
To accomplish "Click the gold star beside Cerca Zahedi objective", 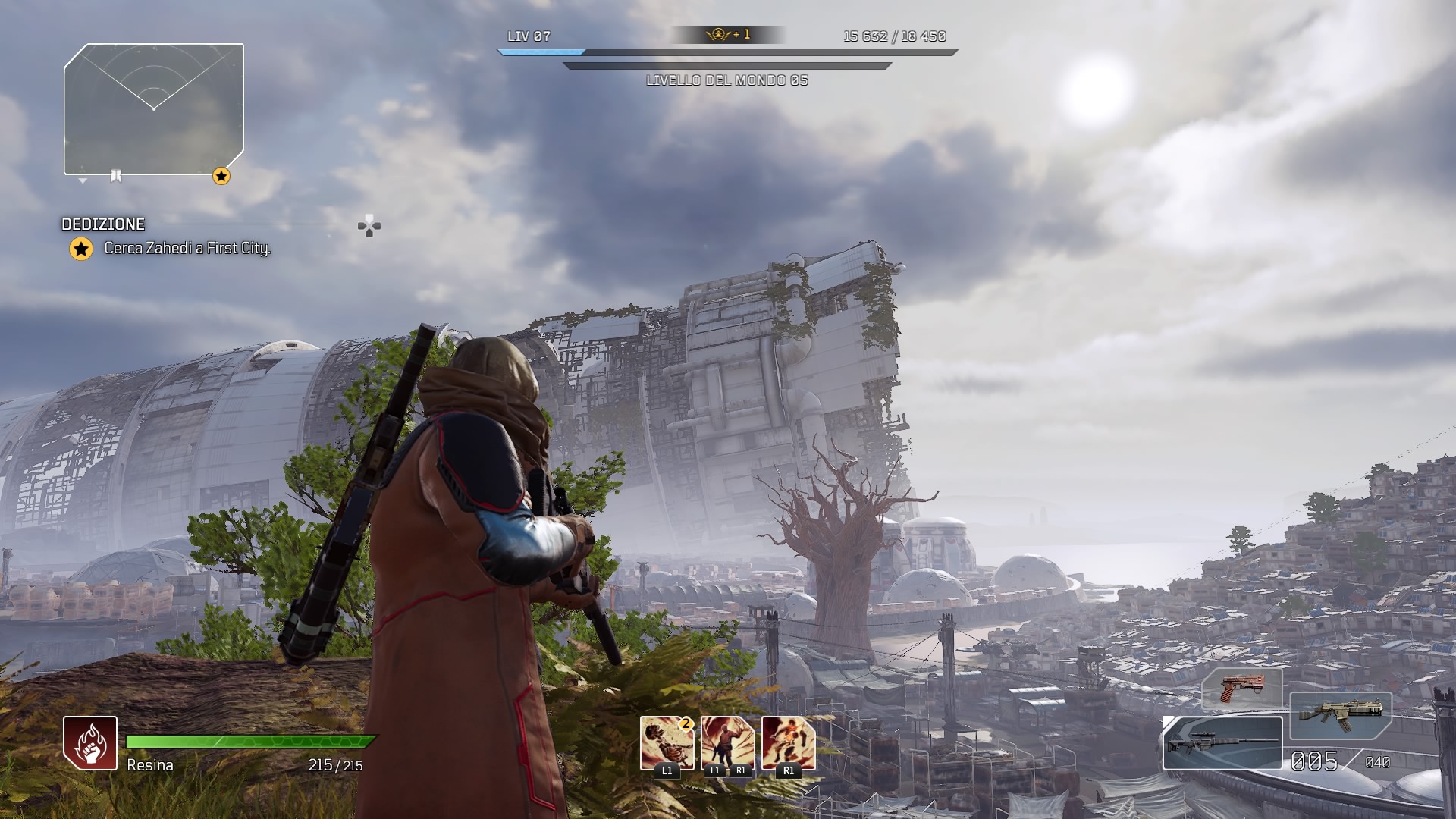I will 81,249.
